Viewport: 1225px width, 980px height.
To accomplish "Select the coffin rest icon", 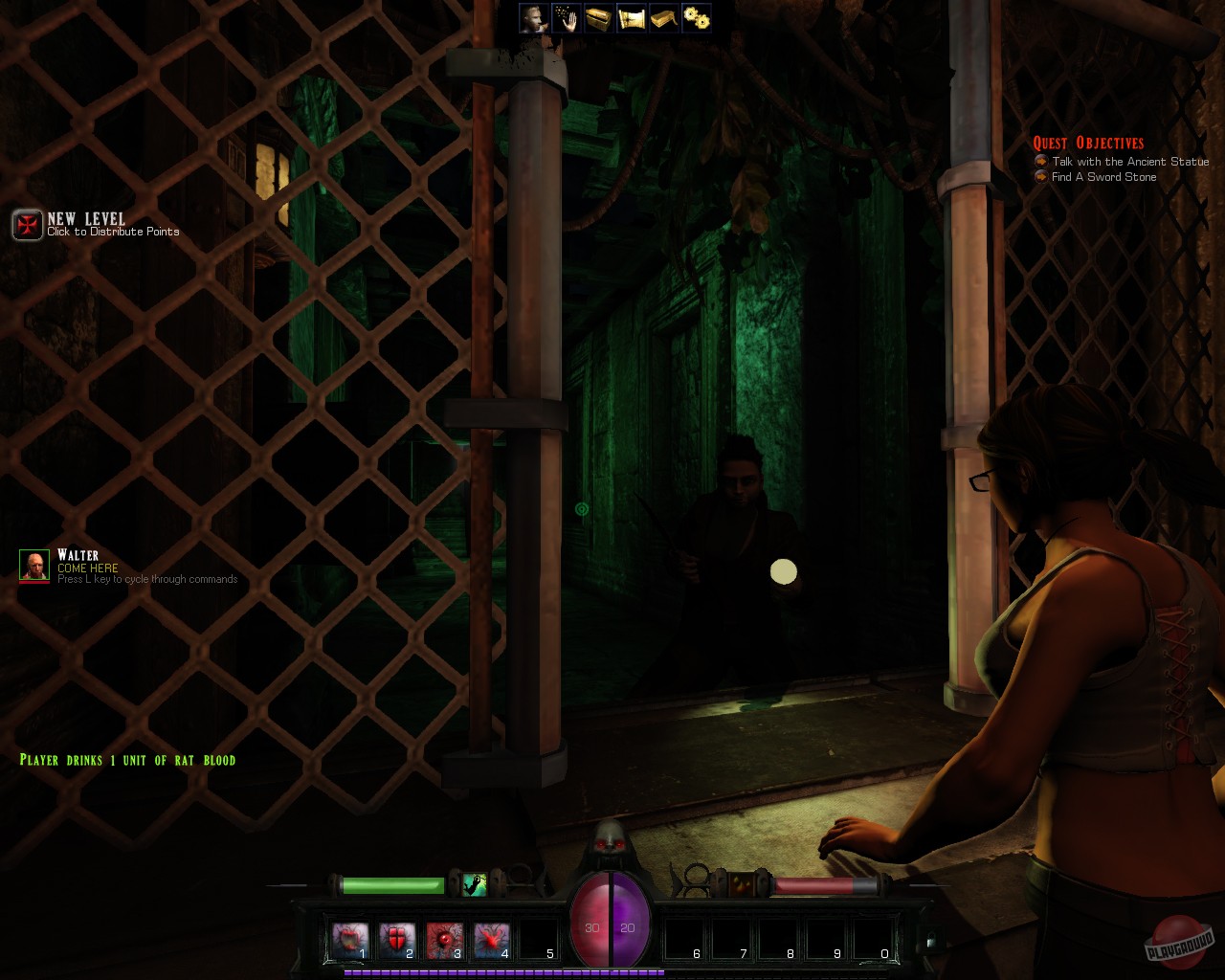I will pos(665,17).
